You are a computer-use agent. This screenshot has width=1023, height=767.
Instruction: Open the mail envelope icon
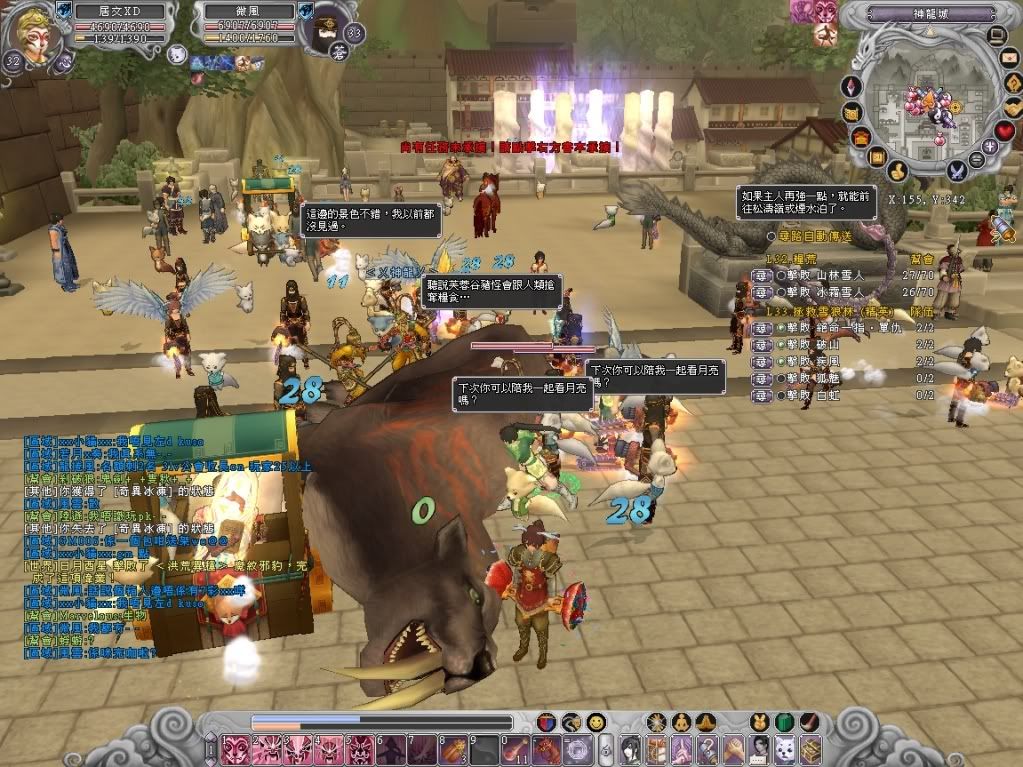[x=1011, y=59]
